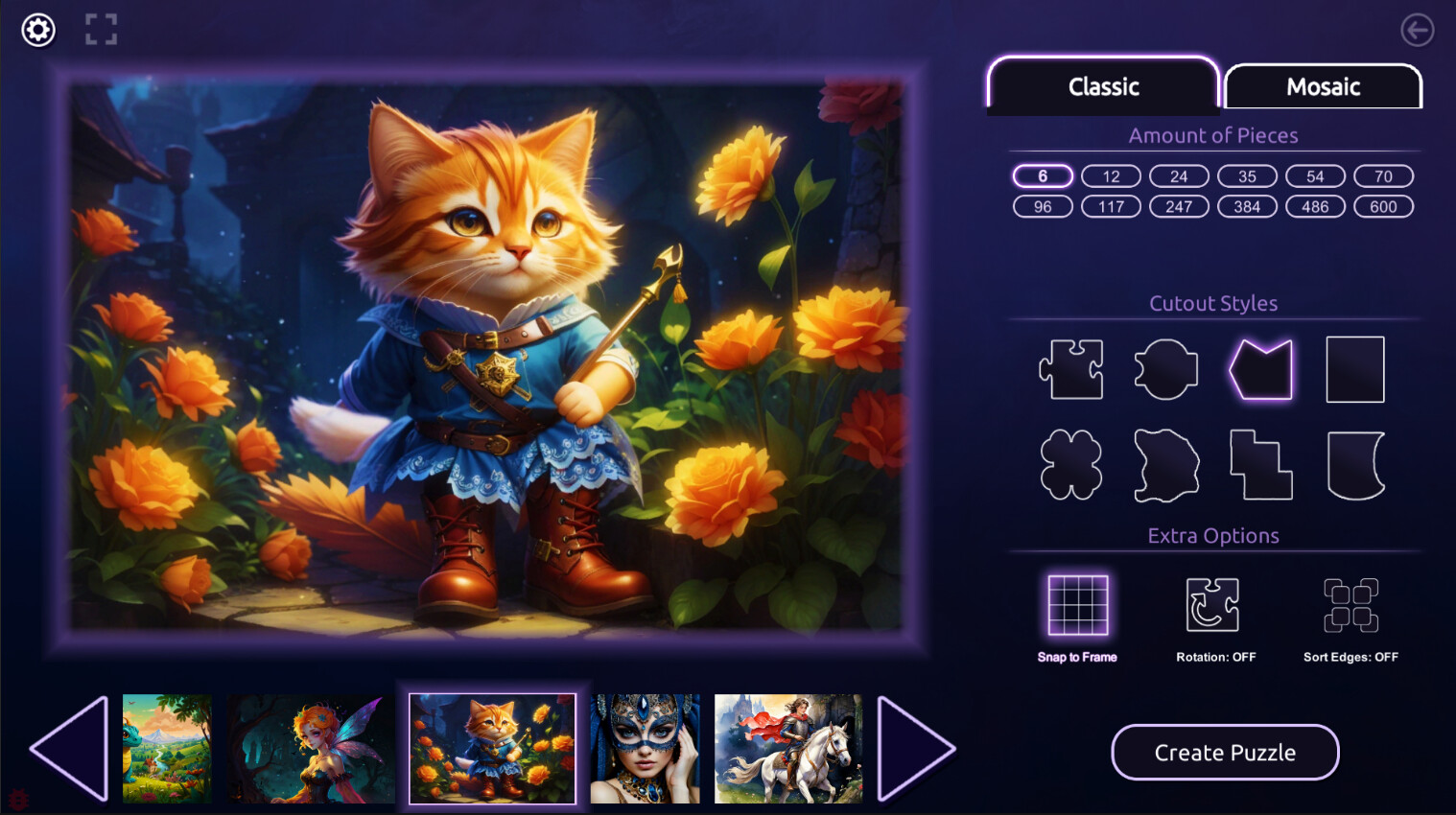This screenshot has height=815, width=1456.
Task: Enable piece Rotation
Action: (x=1212, y=602)
